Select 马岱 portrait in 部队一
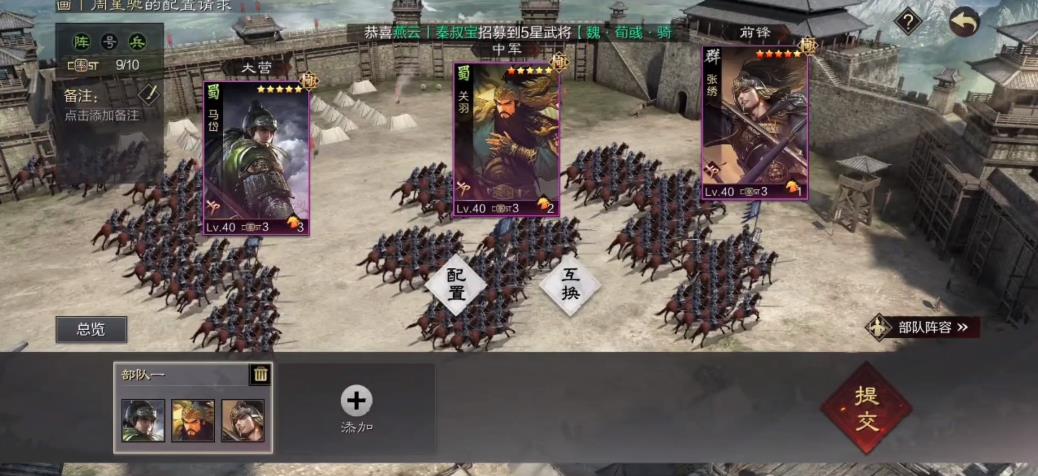This screenshot has width=1038, height=476. coord(142,420)
